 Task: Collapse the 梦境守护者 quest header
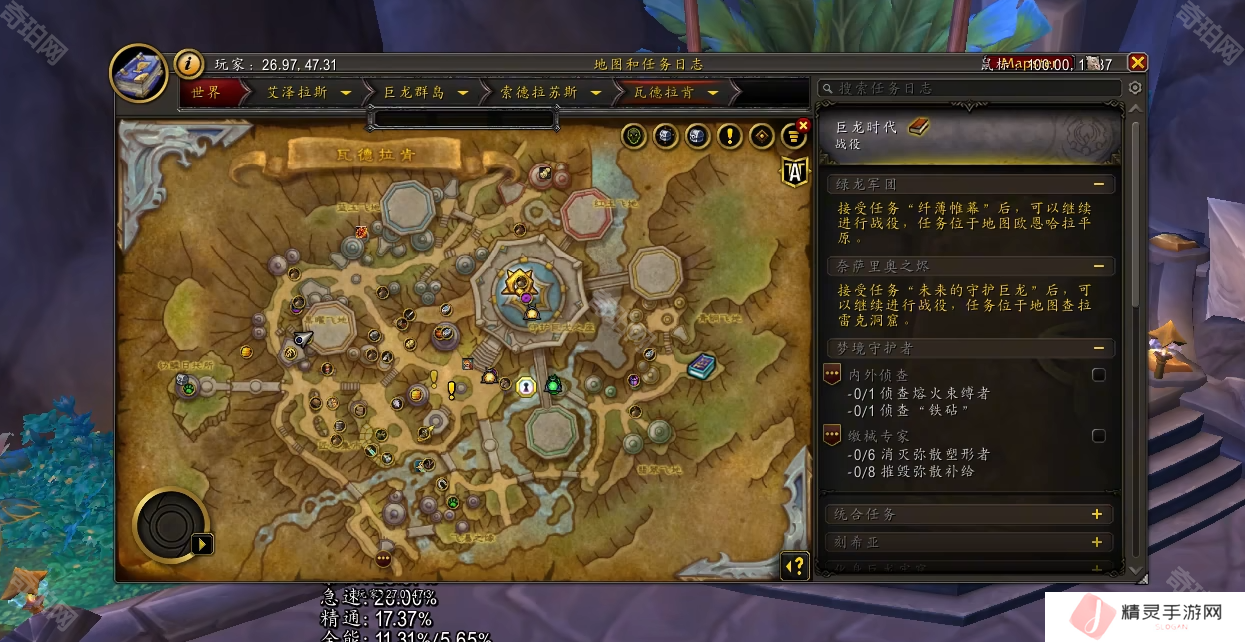coord(1098,348)
